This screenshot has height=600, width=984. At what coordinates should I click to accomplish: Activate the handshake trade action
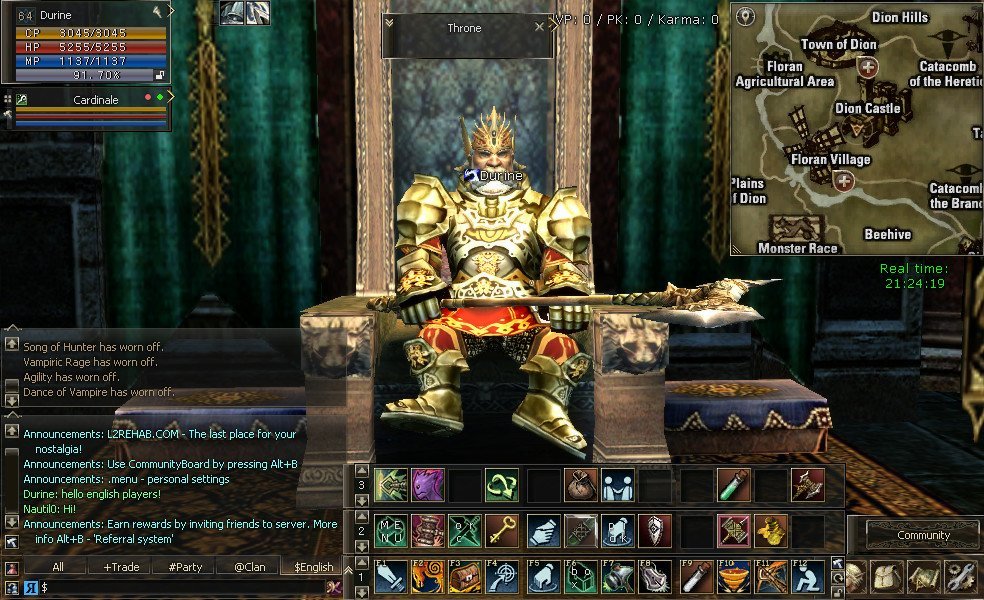617,485
